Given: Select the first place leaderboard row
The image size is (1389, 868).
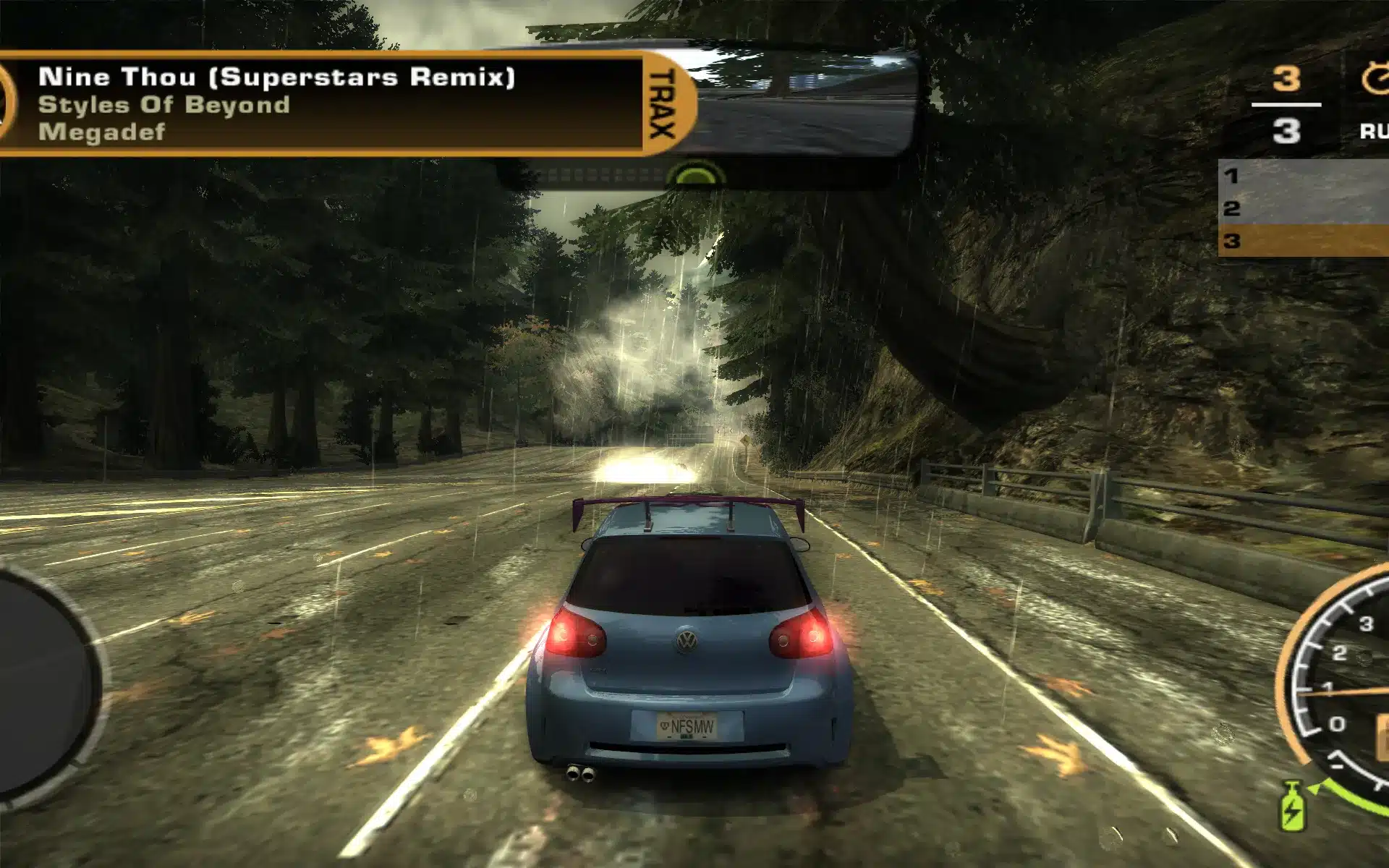Looking at the screenshot, I should click(x=1302, y=176).
